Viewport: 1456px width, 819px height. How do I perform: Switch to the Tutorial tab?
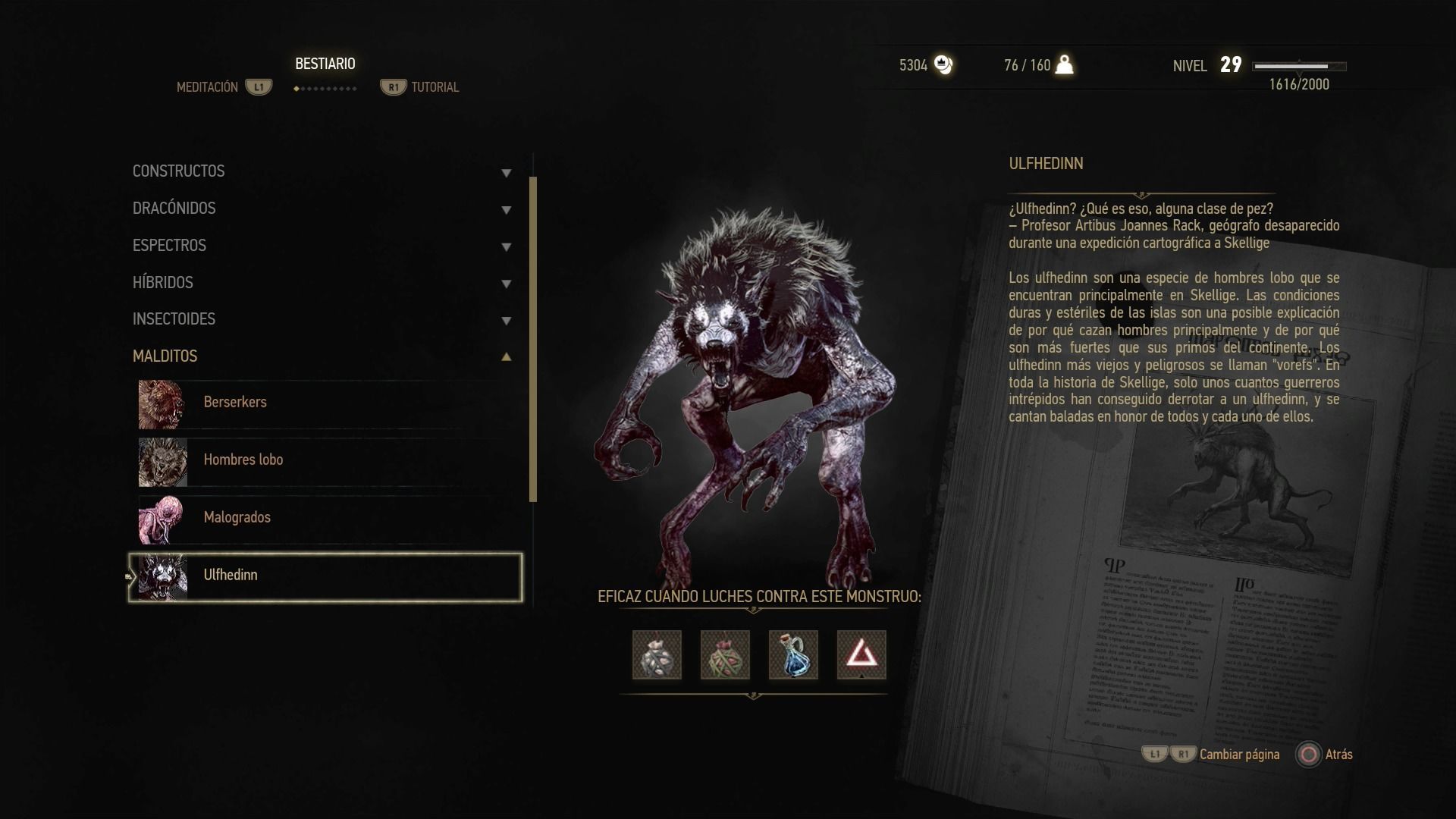tap(435, 87)
